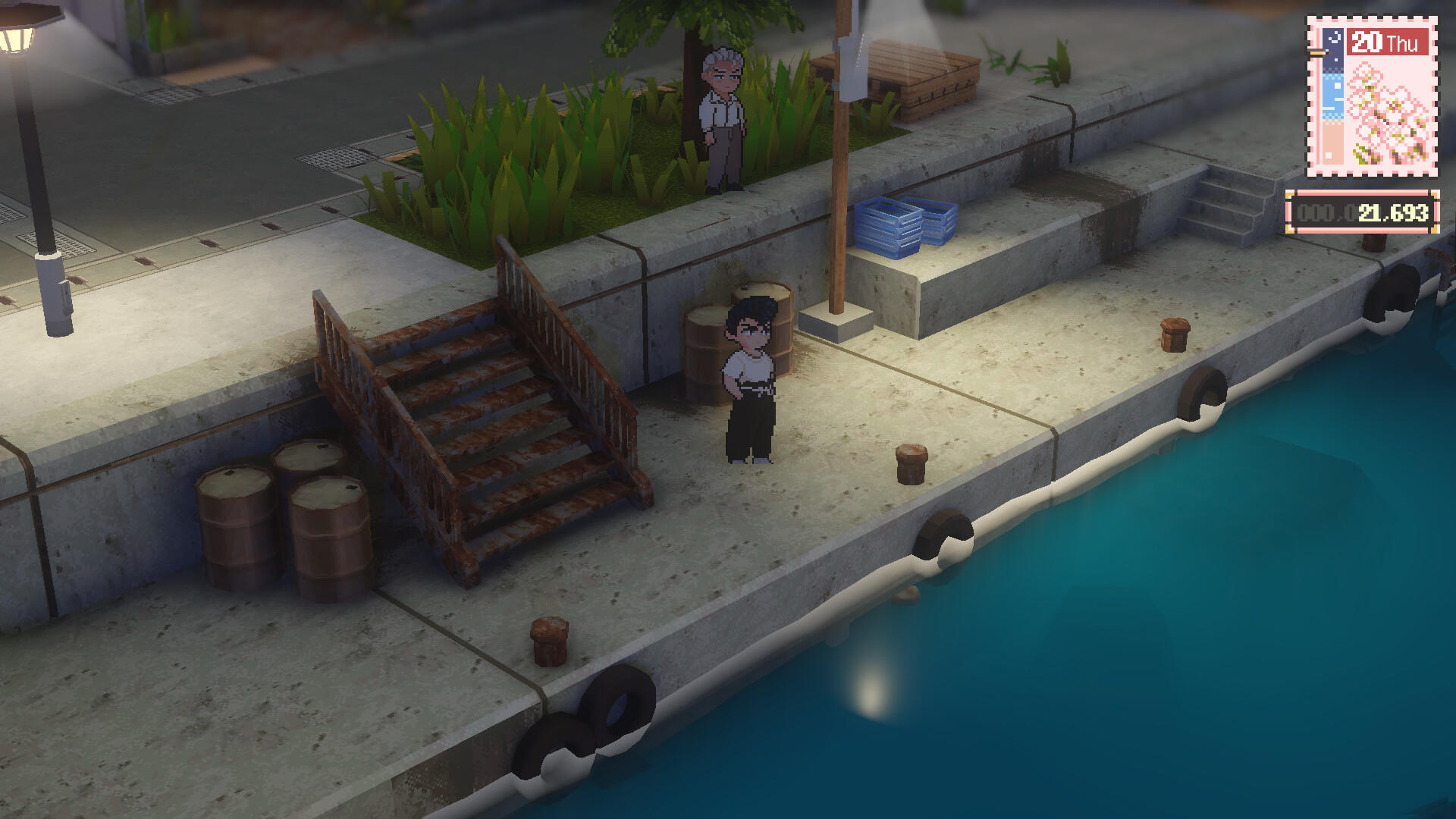
Task: Click the pencil marker on the time gauge
Action: 1318,53
